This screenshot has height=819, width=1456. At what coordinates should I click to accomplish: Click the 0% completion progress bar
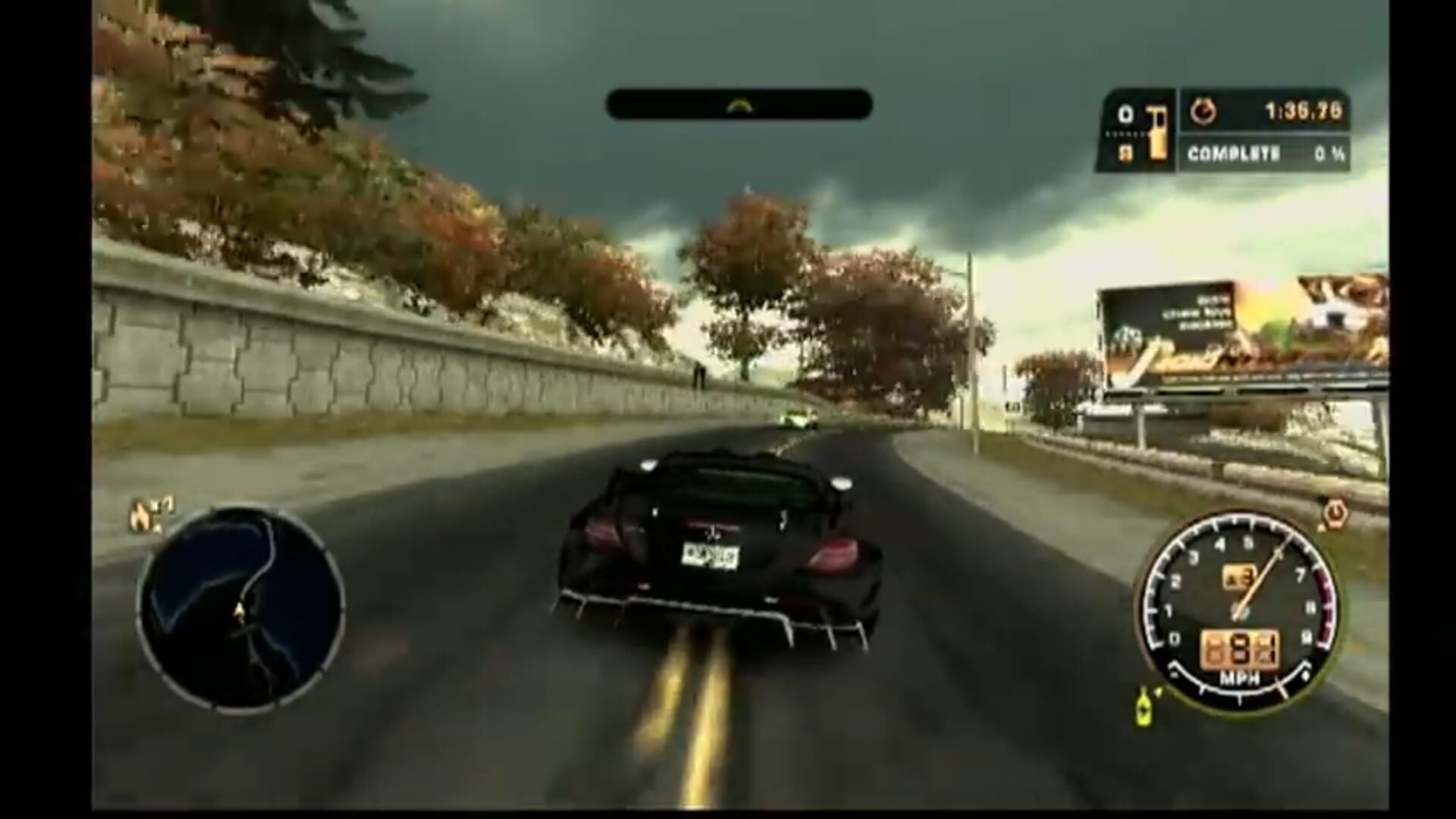pos(1332,152)
